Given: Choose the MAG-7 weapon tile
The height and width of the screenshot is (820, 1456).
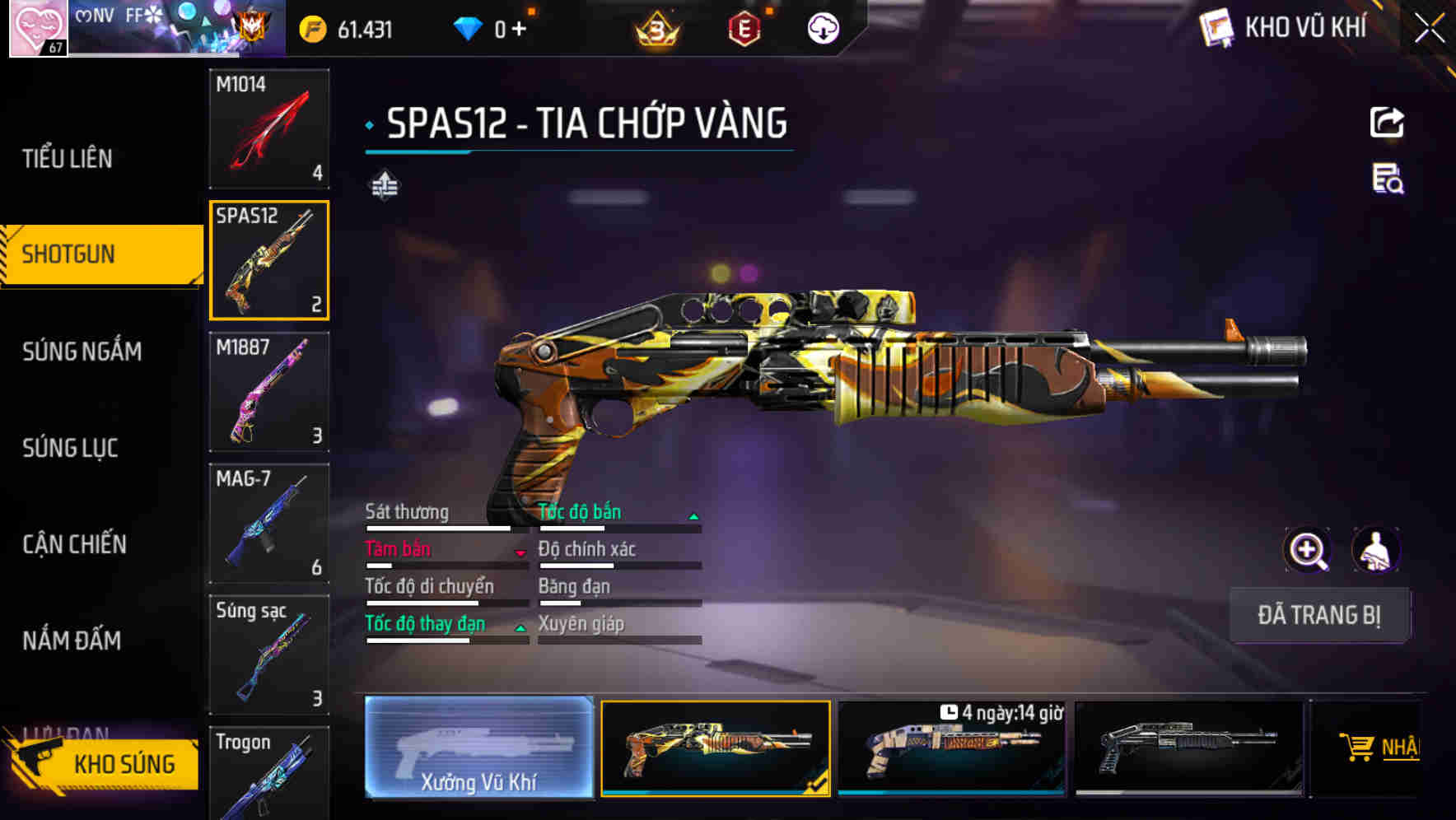Looking at the screenshot, I should pos(269,524).
